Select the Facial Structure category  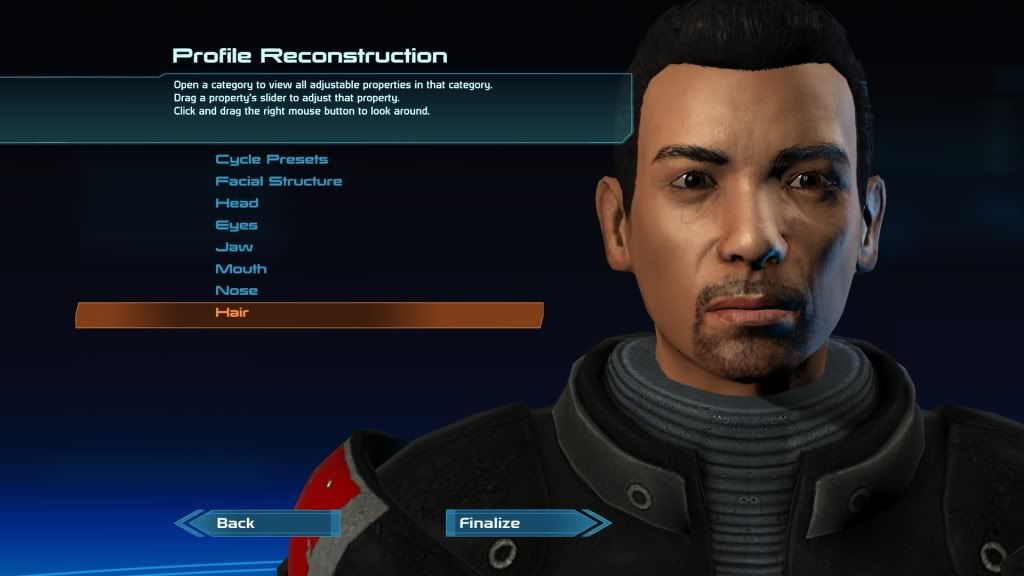[278, 181]
